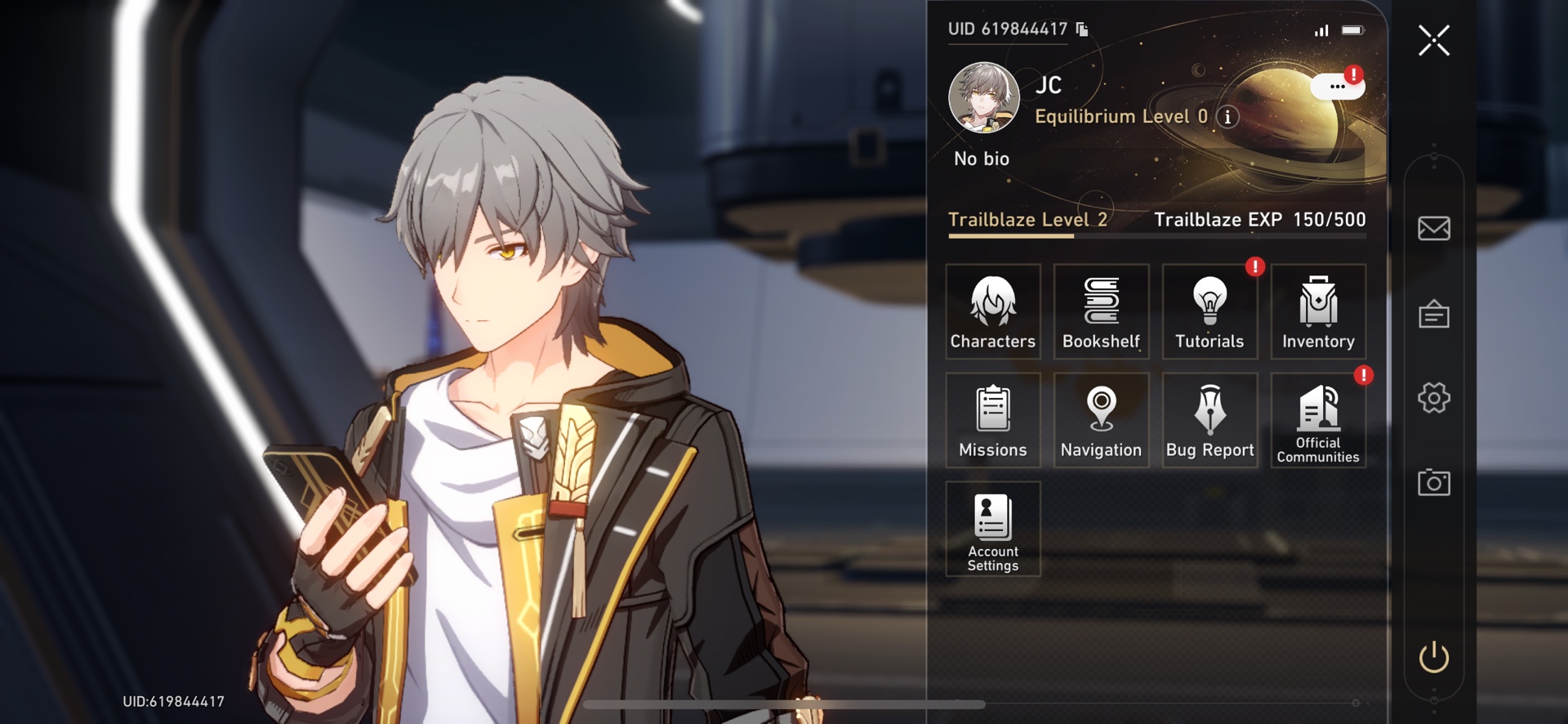Open the Characters panel
Image resolution: width=1568 pixels, height=724 pixels.
pos(992,311)
